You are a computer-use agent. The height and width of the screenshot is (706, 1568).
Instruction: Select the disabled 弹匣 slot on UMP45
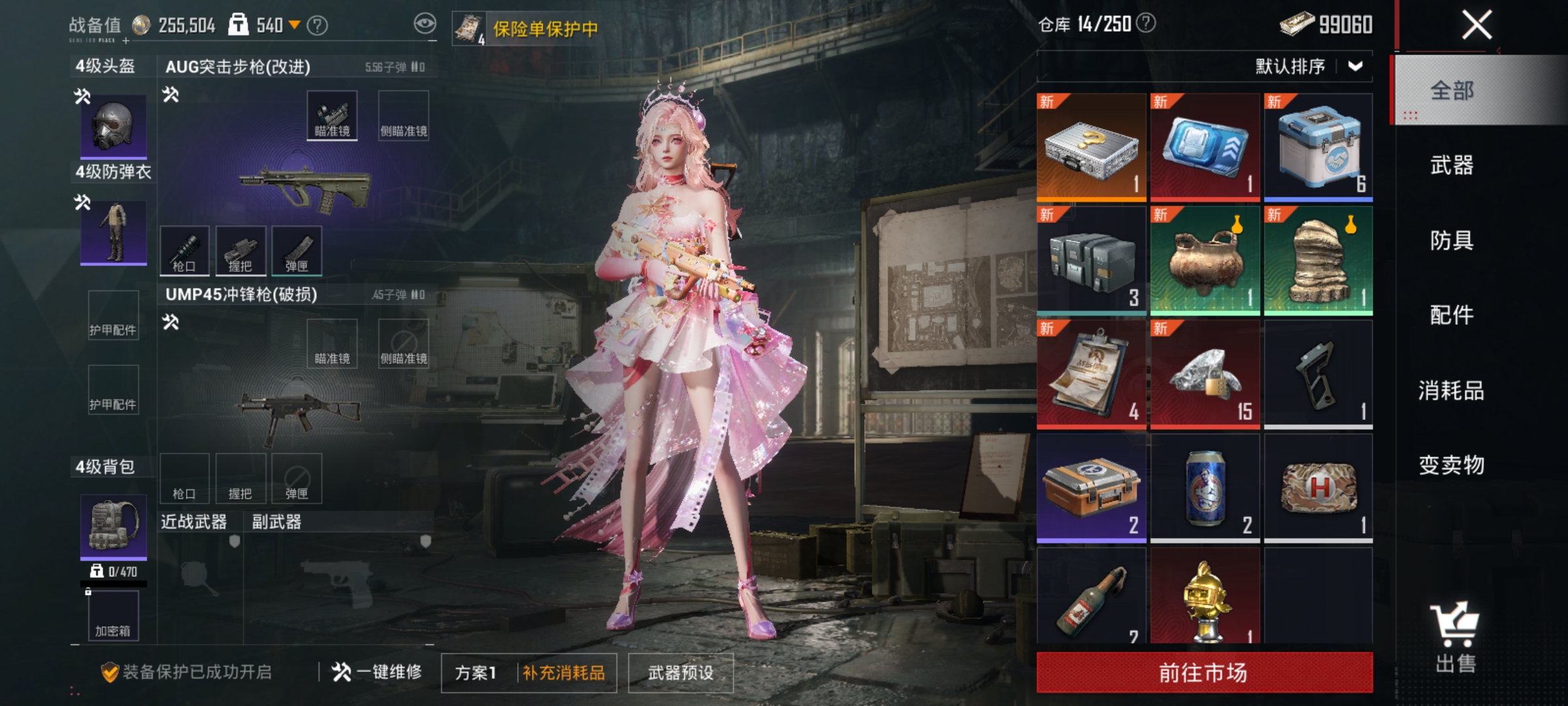click(297, 478)
